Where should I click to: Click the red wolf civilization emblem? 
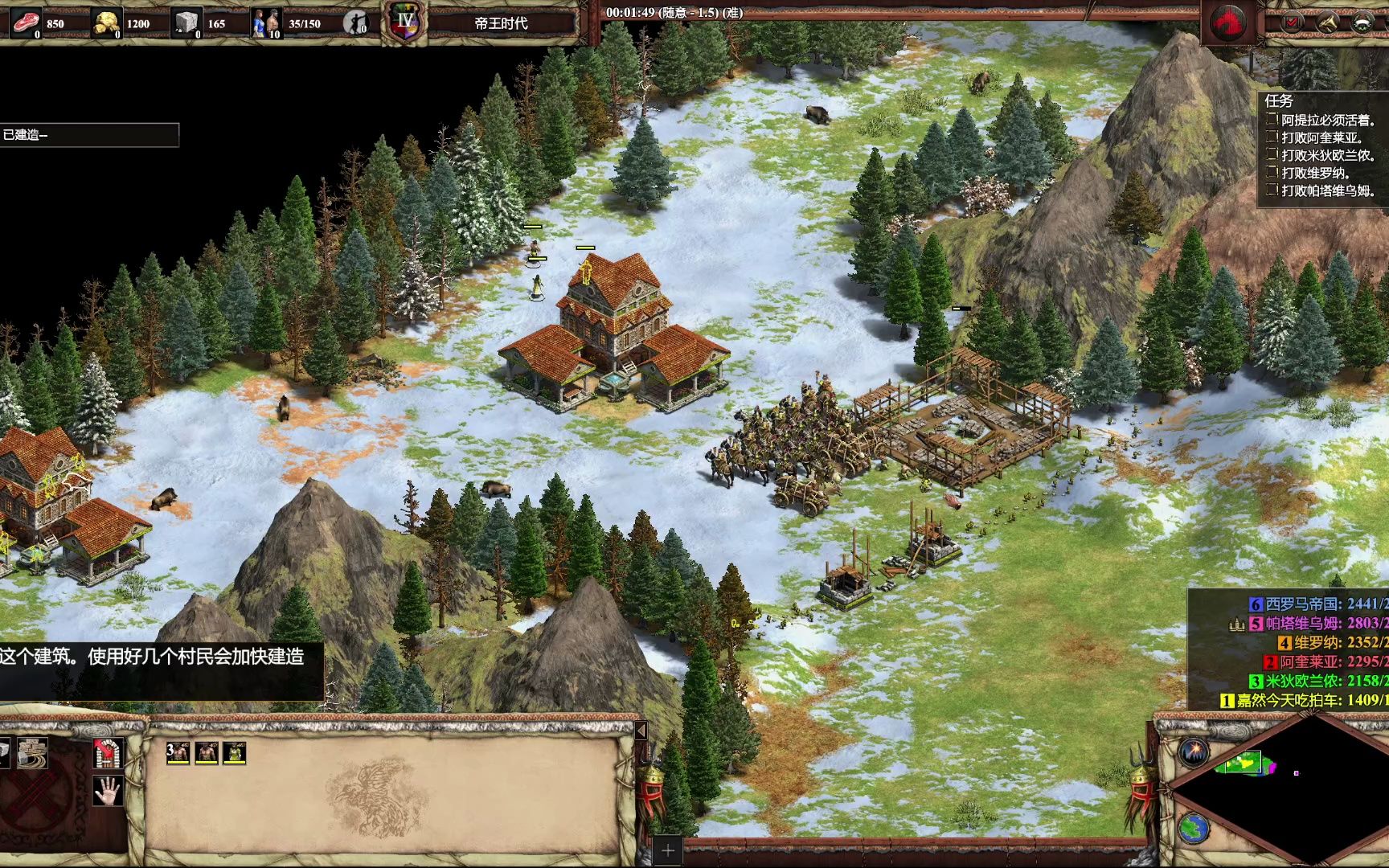[1229, 22]
